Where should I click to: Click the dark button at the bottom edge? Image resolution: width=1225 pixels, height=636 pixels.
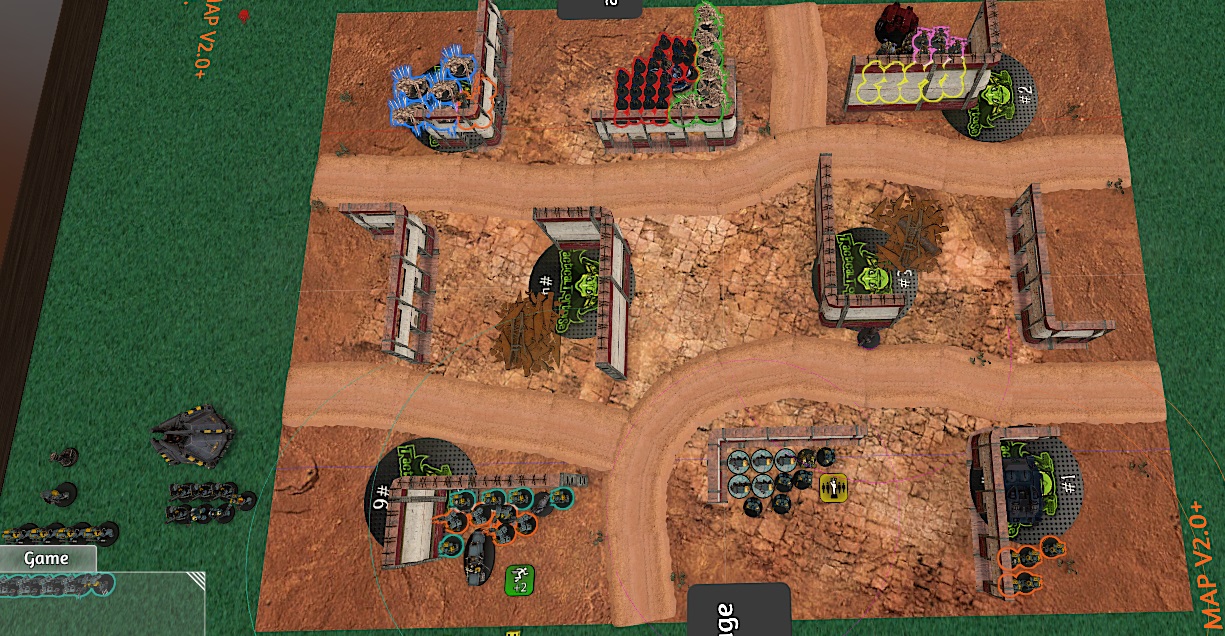738,611
